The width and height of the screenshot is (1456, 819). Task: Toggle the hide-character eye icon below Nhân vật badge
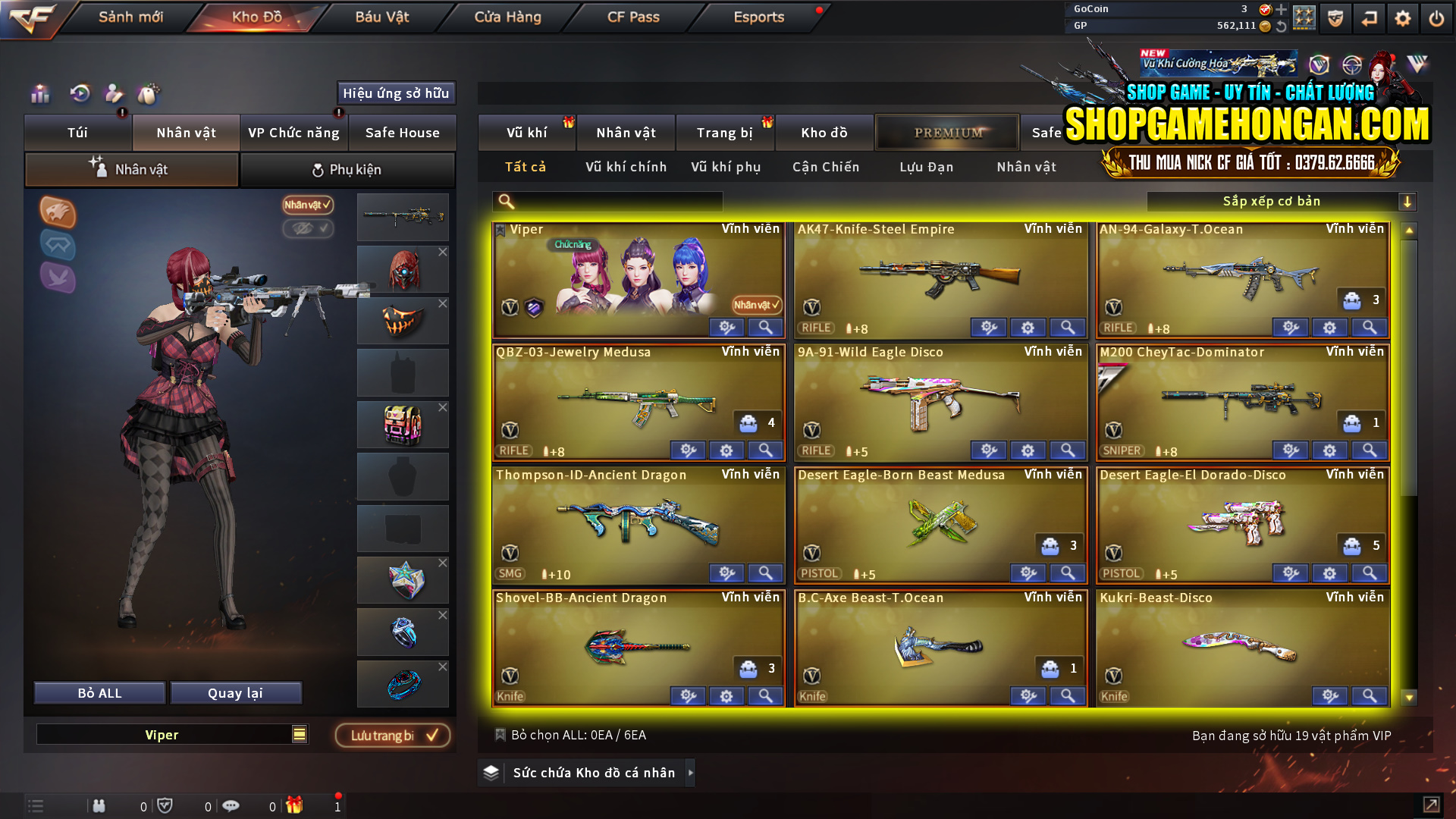click(x=308, y=229)
